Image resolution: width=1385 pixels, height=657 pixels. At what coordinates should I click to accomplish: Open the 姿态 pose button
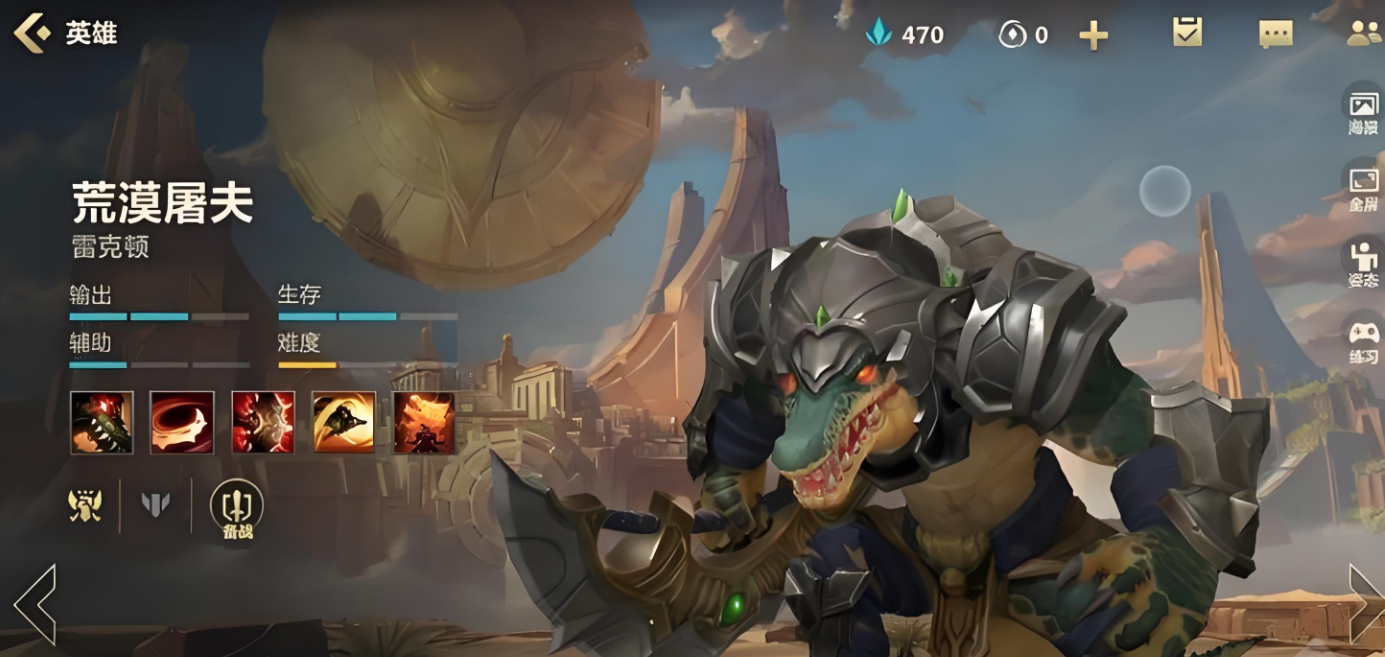[1363, 262]
